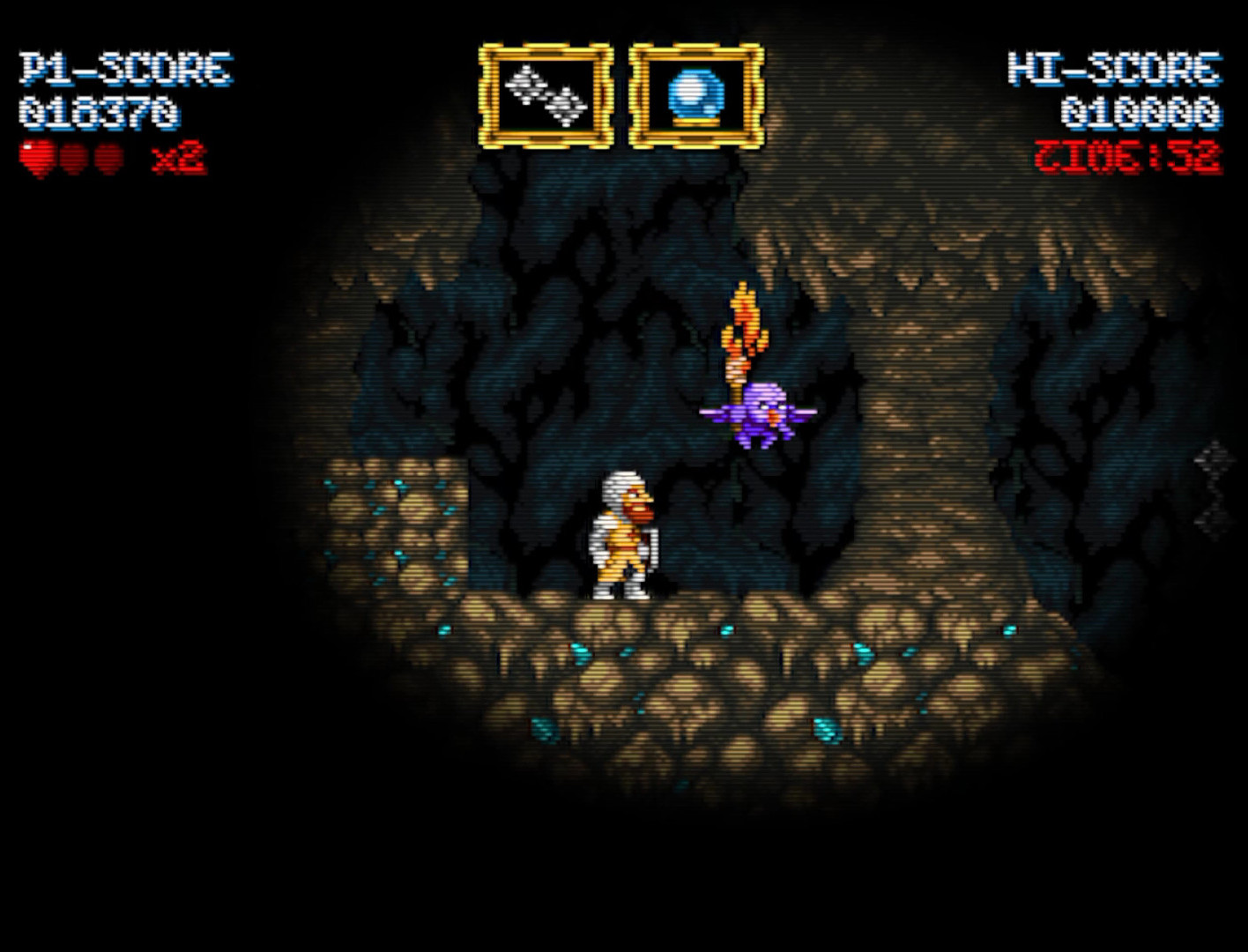Select the axe weapon in its gold frame
Viewport: 1248px width, 952px height.
(545, 93)
